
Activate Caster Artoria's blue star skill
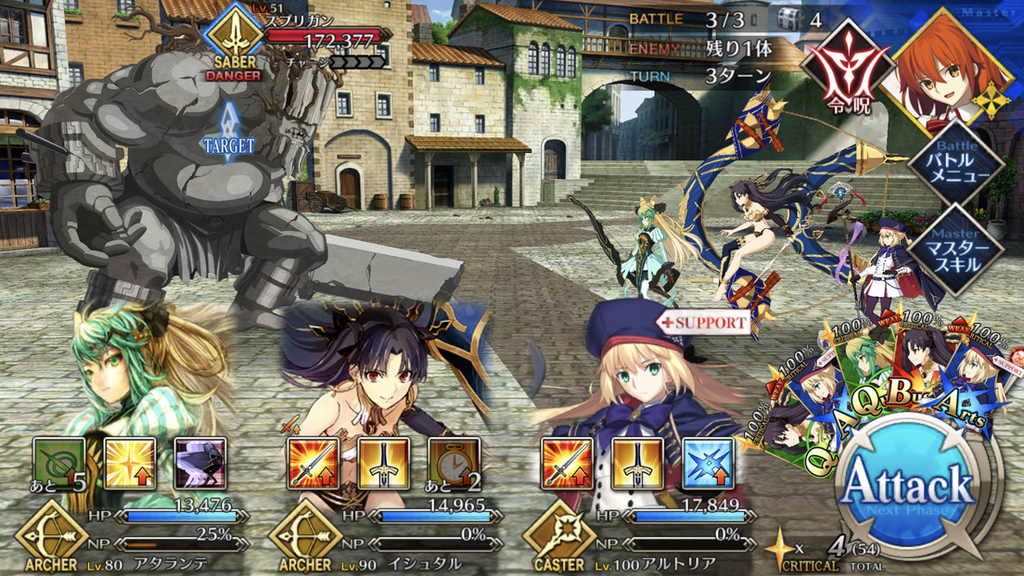[x=708, y=462]
